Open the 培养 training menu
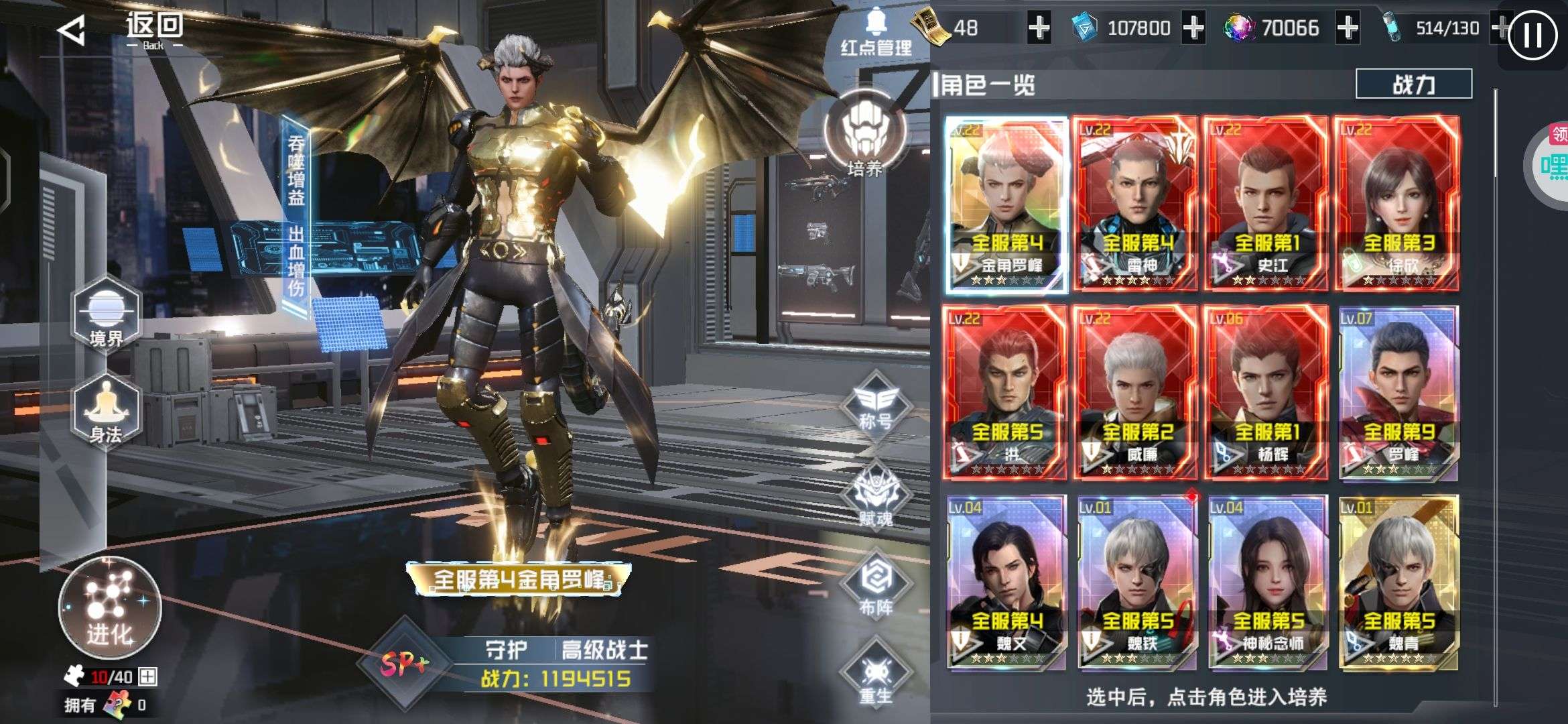 [x=864, y=134]
